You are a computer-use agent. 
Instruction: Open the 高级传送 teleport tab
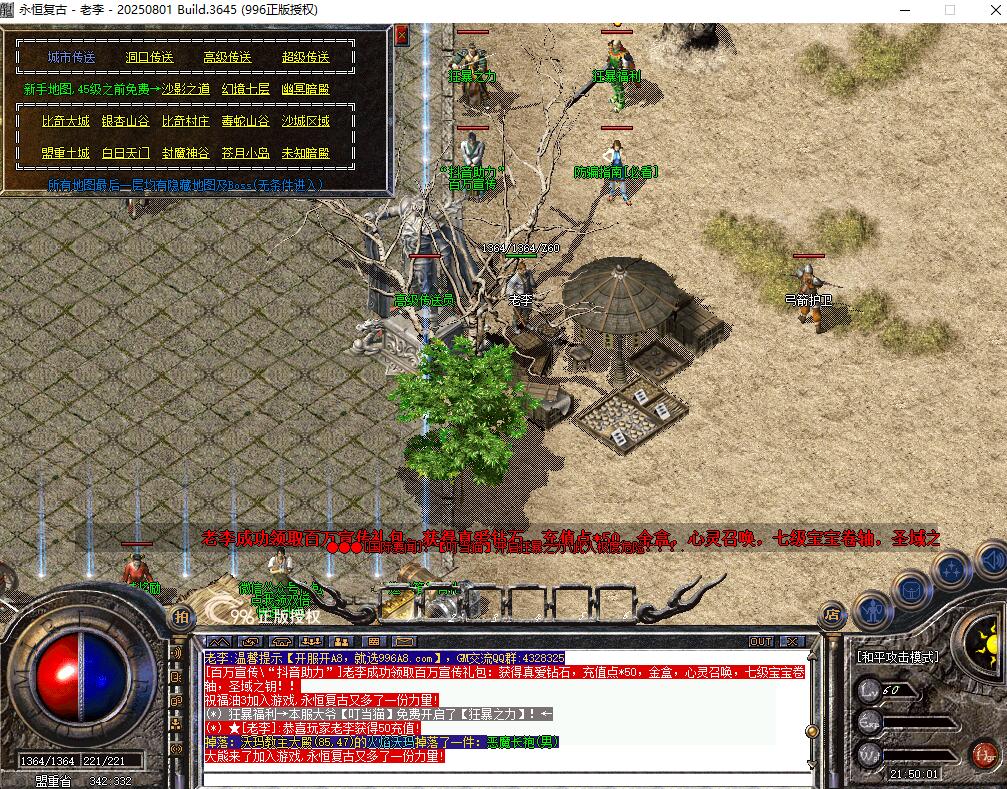click(227, 58)
